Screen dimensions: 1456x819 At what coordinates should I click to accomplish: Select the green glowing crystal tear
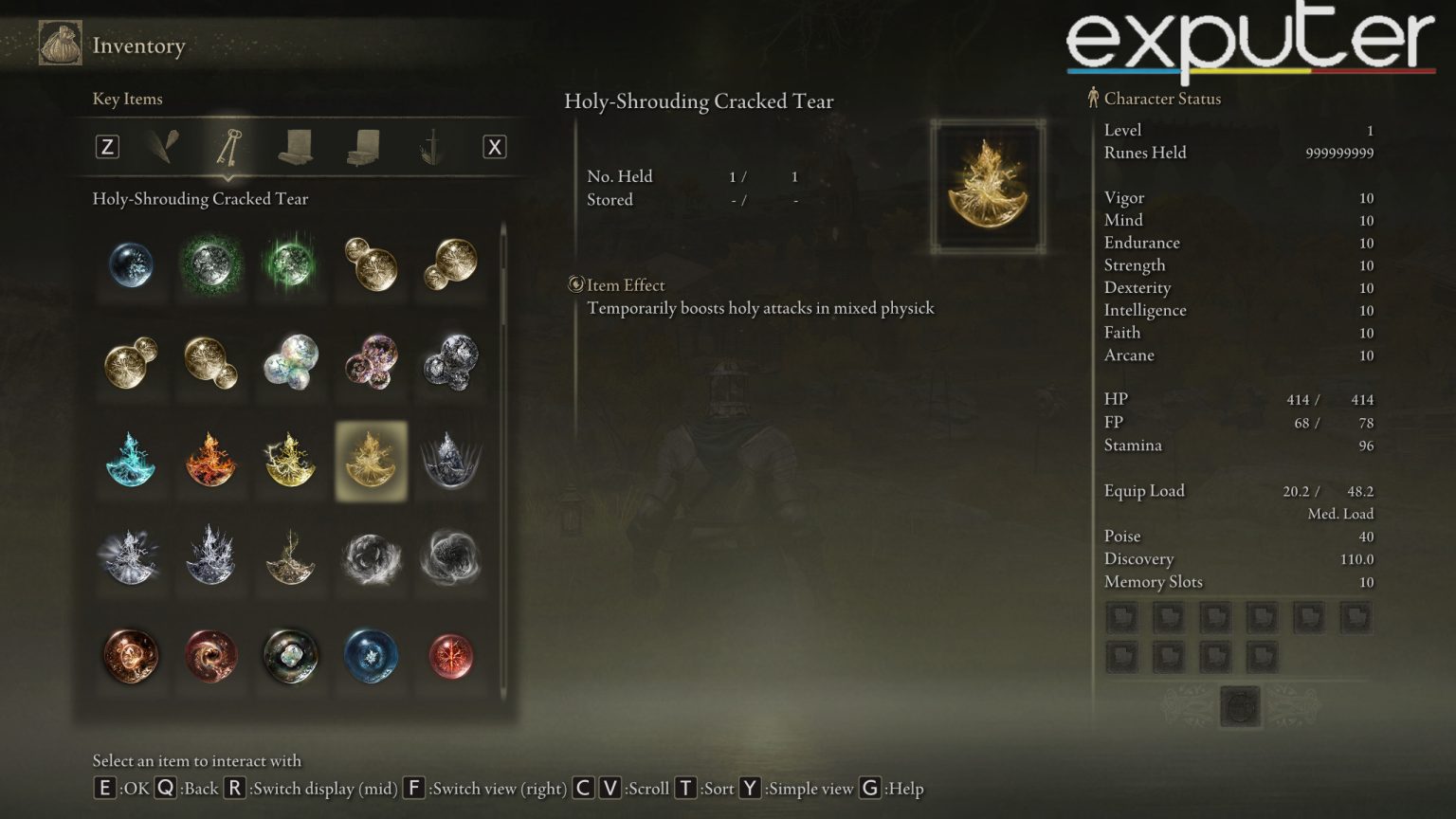(290, 266)
